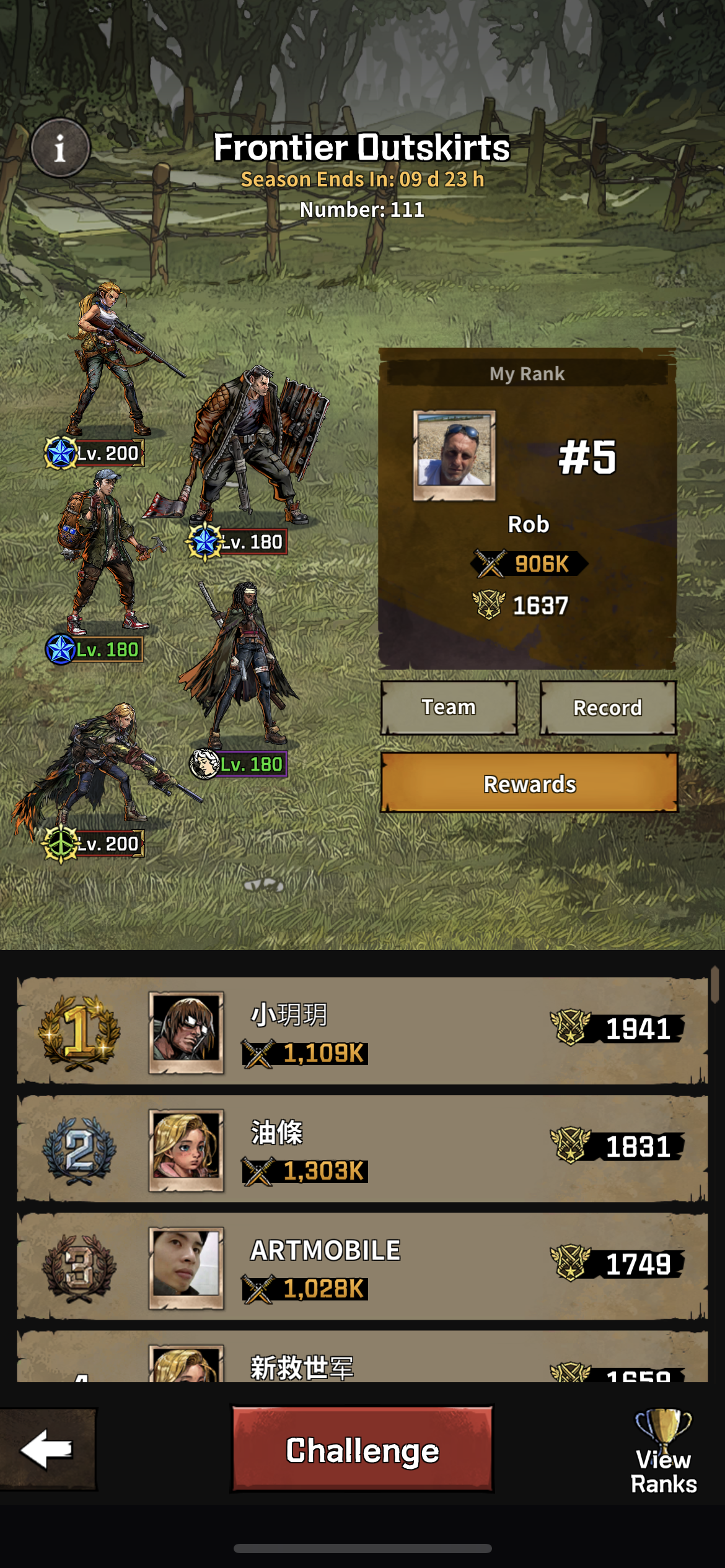
Task: Open the Rewards panel
Action: point(529,783)
